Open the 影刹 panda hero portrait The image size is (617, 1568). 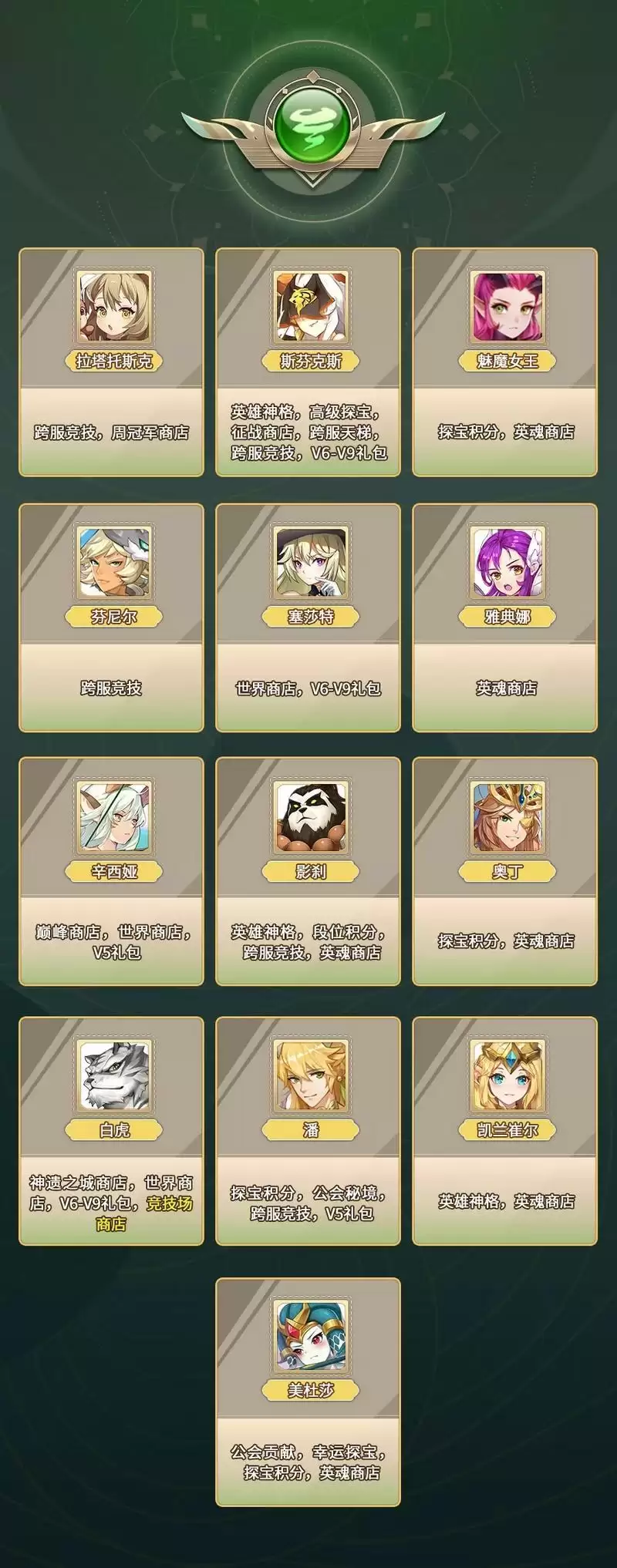[x=311, y=817]
